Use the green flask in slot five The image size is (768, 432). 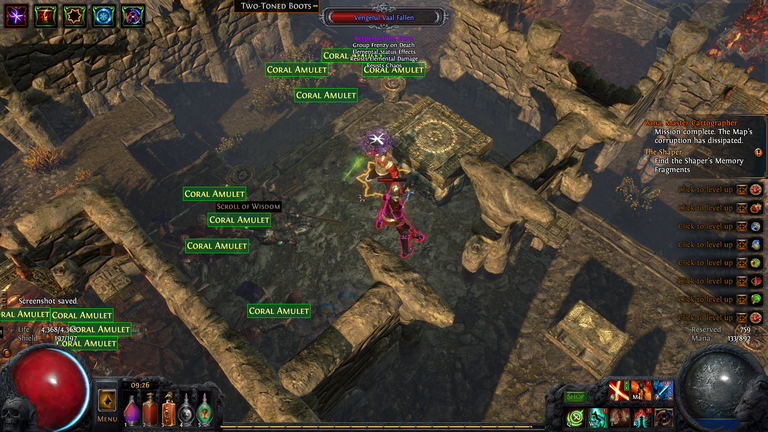click(x=204, y=410)
